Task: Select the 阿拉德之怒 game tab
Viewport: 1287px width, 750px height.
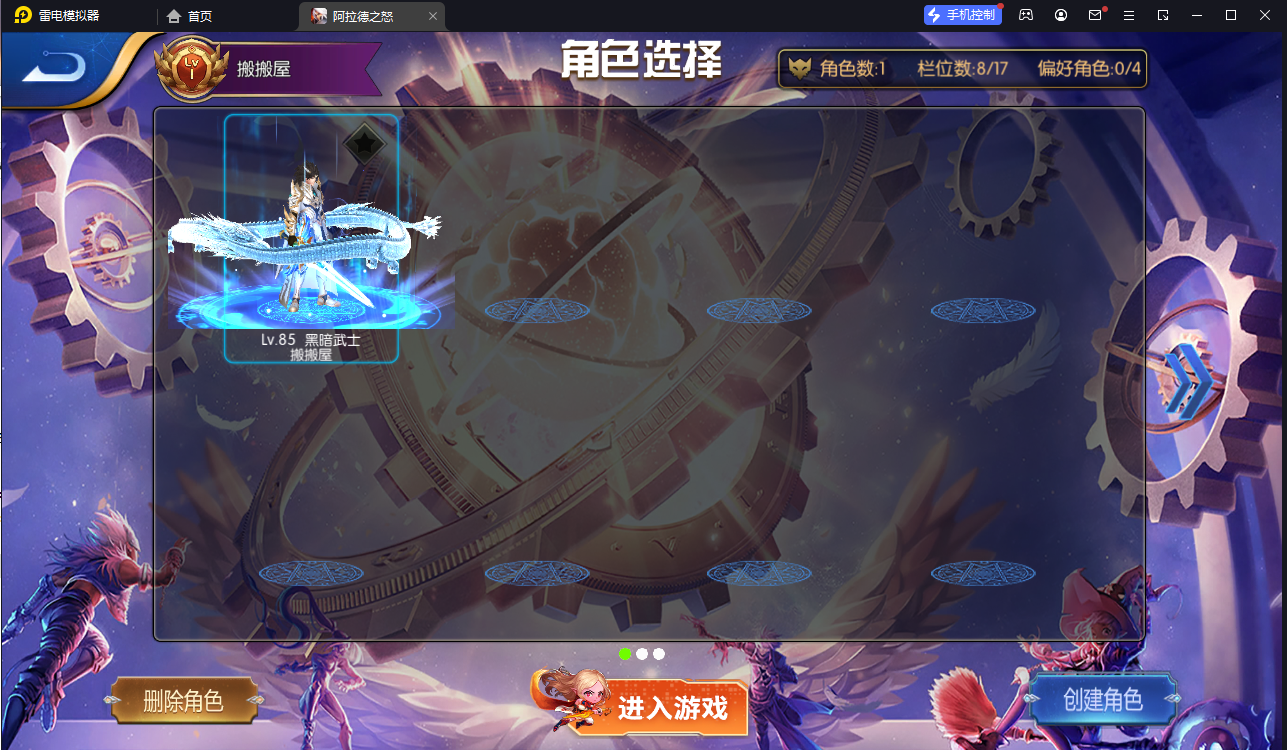Action: [364, 16]
